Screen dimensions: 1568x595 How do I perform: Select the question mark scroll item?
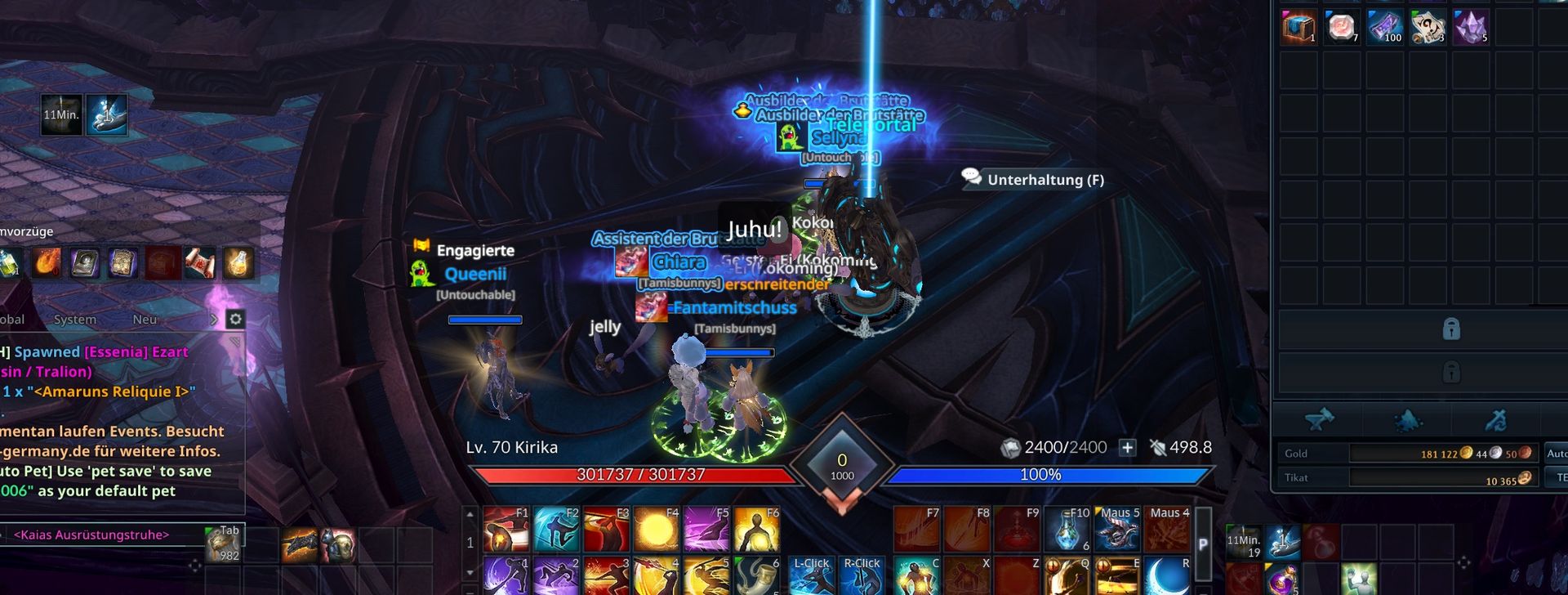click(x=1428, y=27)
